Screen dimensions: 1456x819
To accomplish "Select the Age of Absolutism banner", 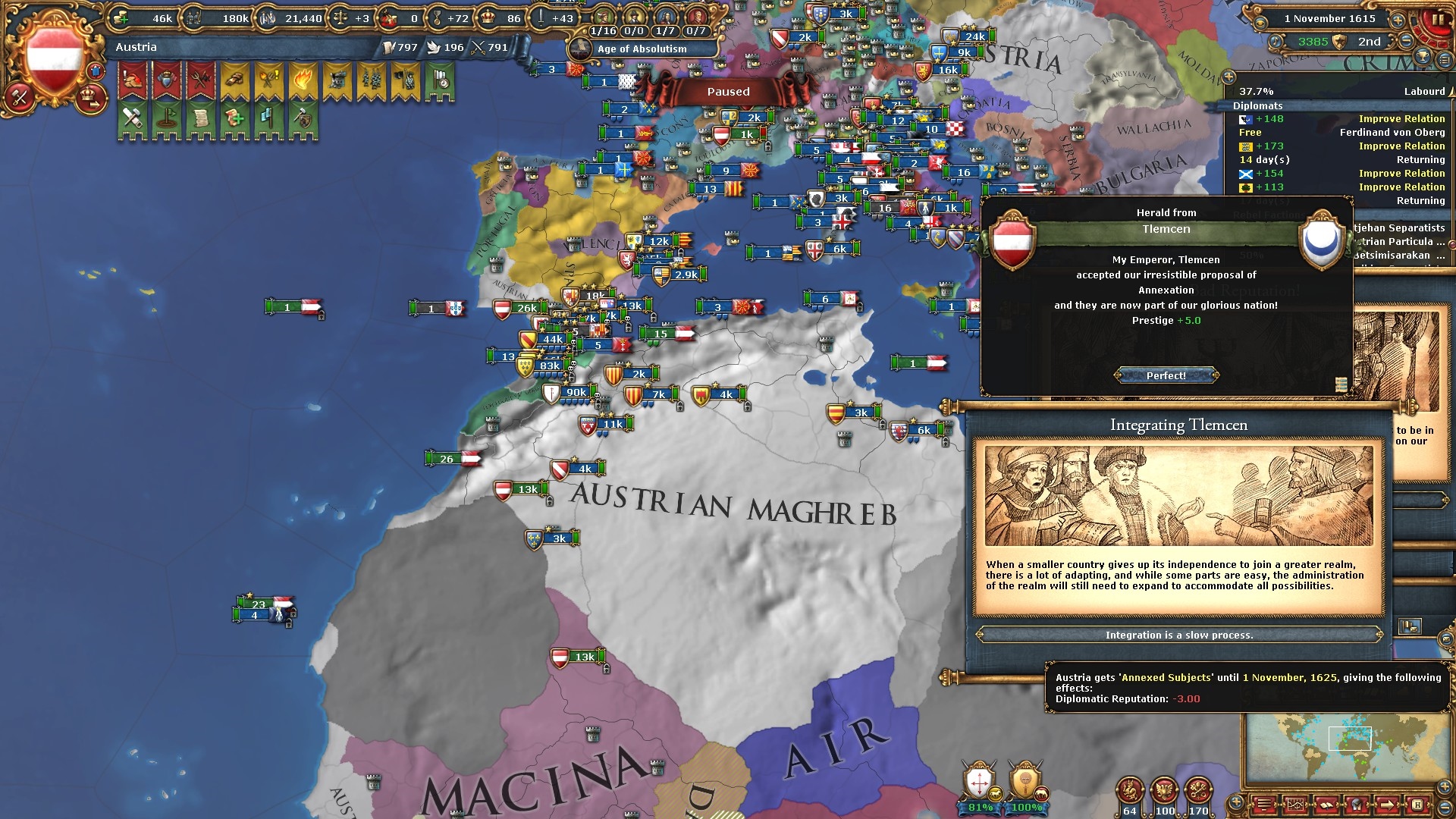I will (x=642, y=49).
